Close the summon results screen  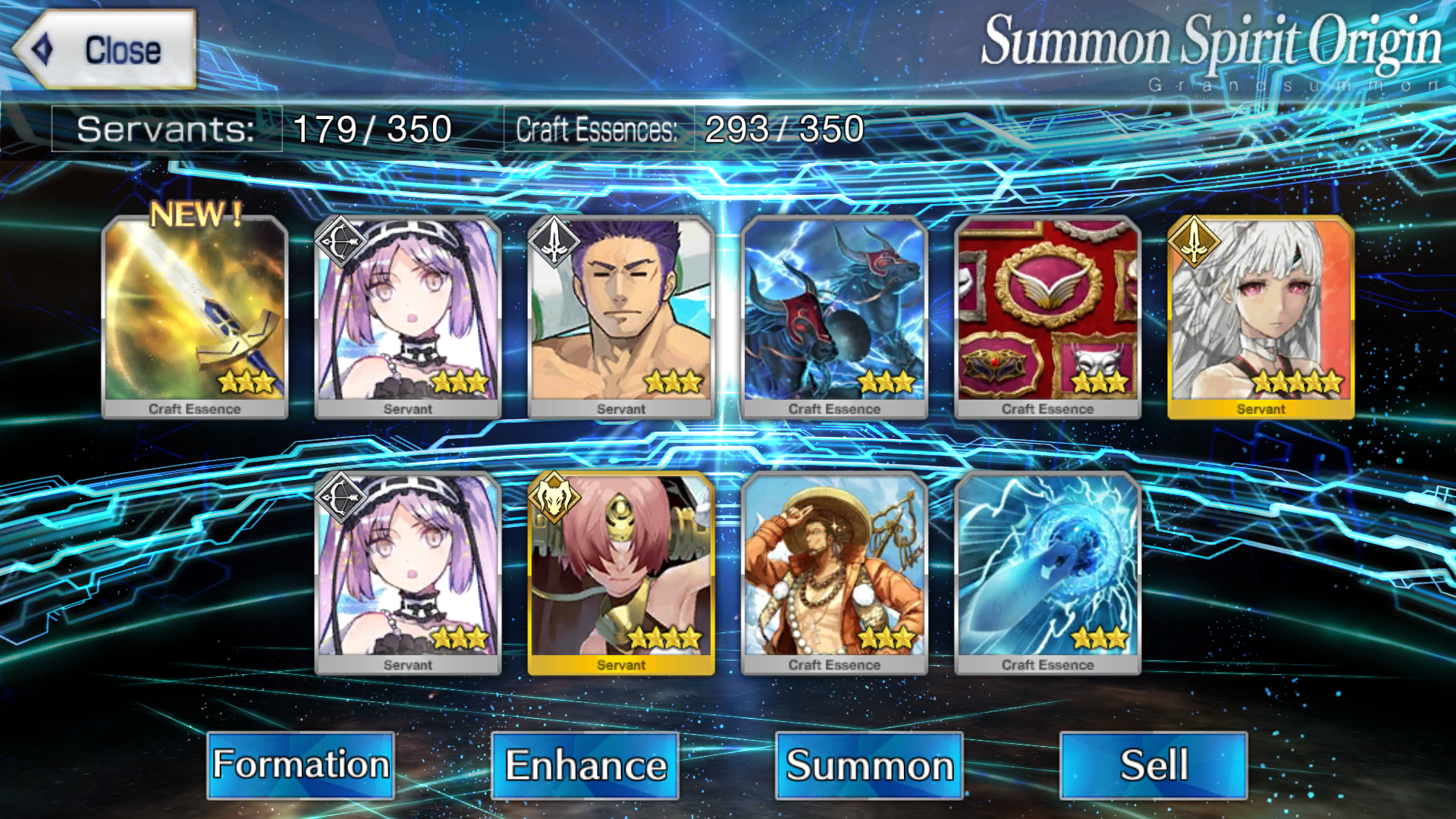pyautogui.click(x=105, y=50)
